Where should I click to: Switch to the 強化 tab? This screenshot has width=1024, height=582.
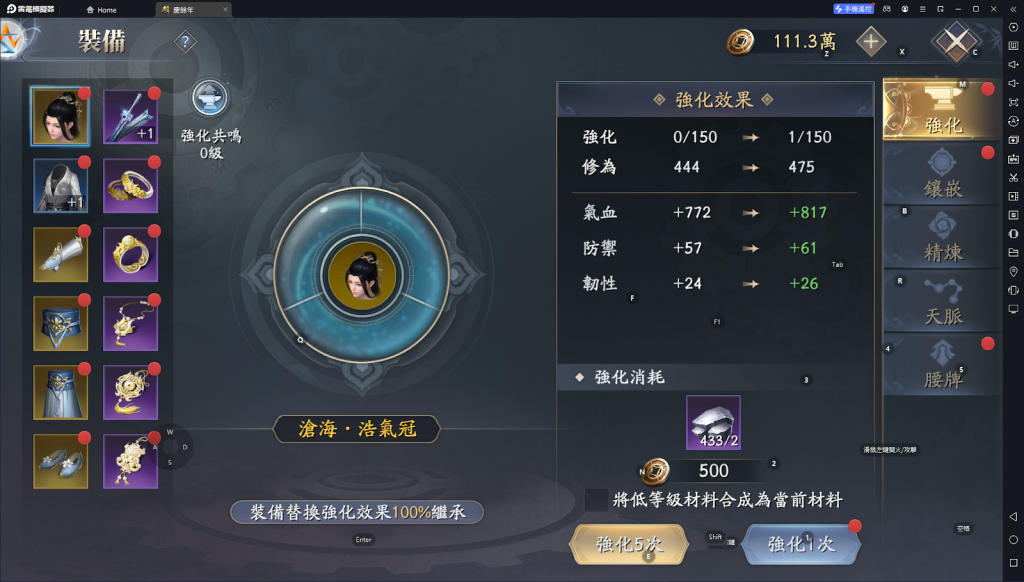pos(942,109)
